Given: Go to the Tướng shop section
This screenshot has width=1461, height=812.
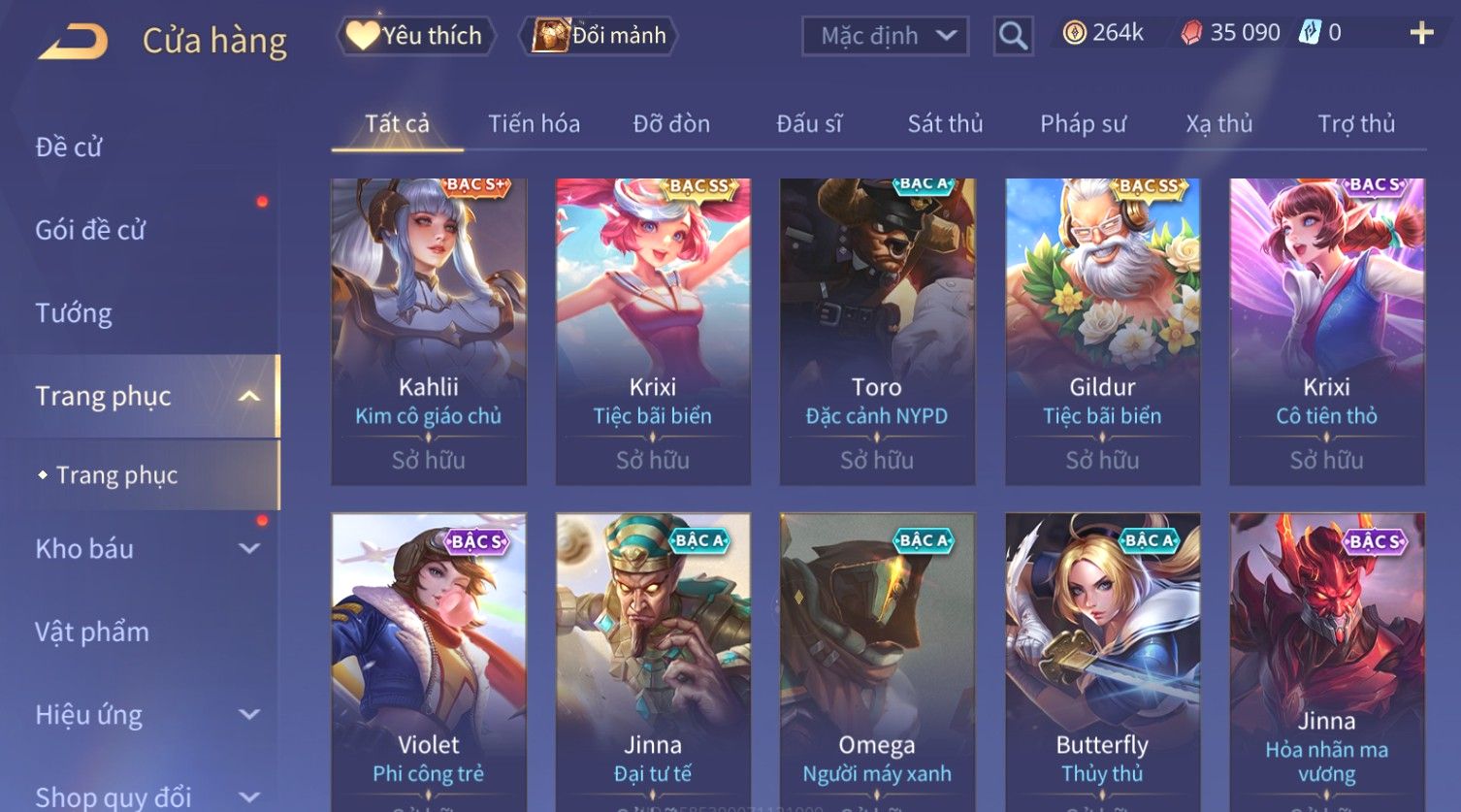Looking at the screenshot, I should click(x=74, y=313).
